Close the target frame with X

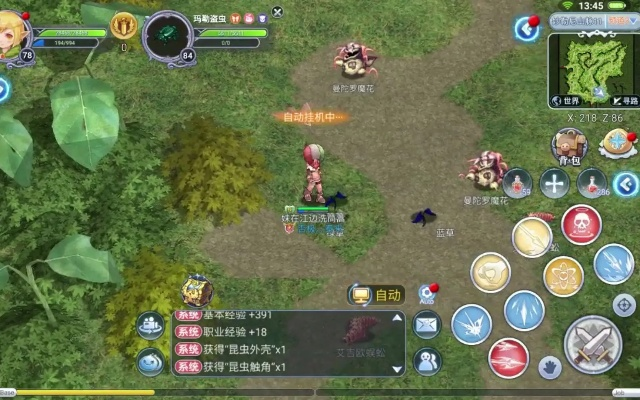[x=278, y=12]
